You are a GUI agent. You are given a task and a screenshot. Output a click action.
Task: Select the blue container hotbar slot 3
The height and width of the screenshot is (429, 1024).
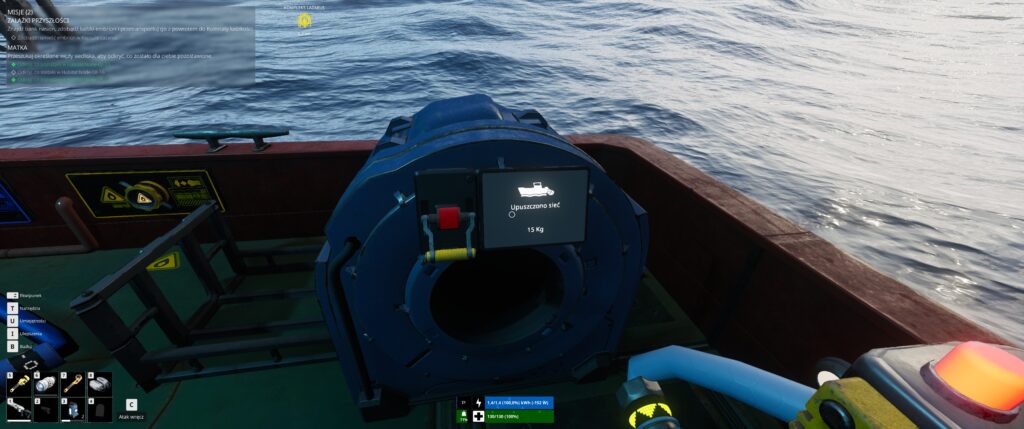73,409
